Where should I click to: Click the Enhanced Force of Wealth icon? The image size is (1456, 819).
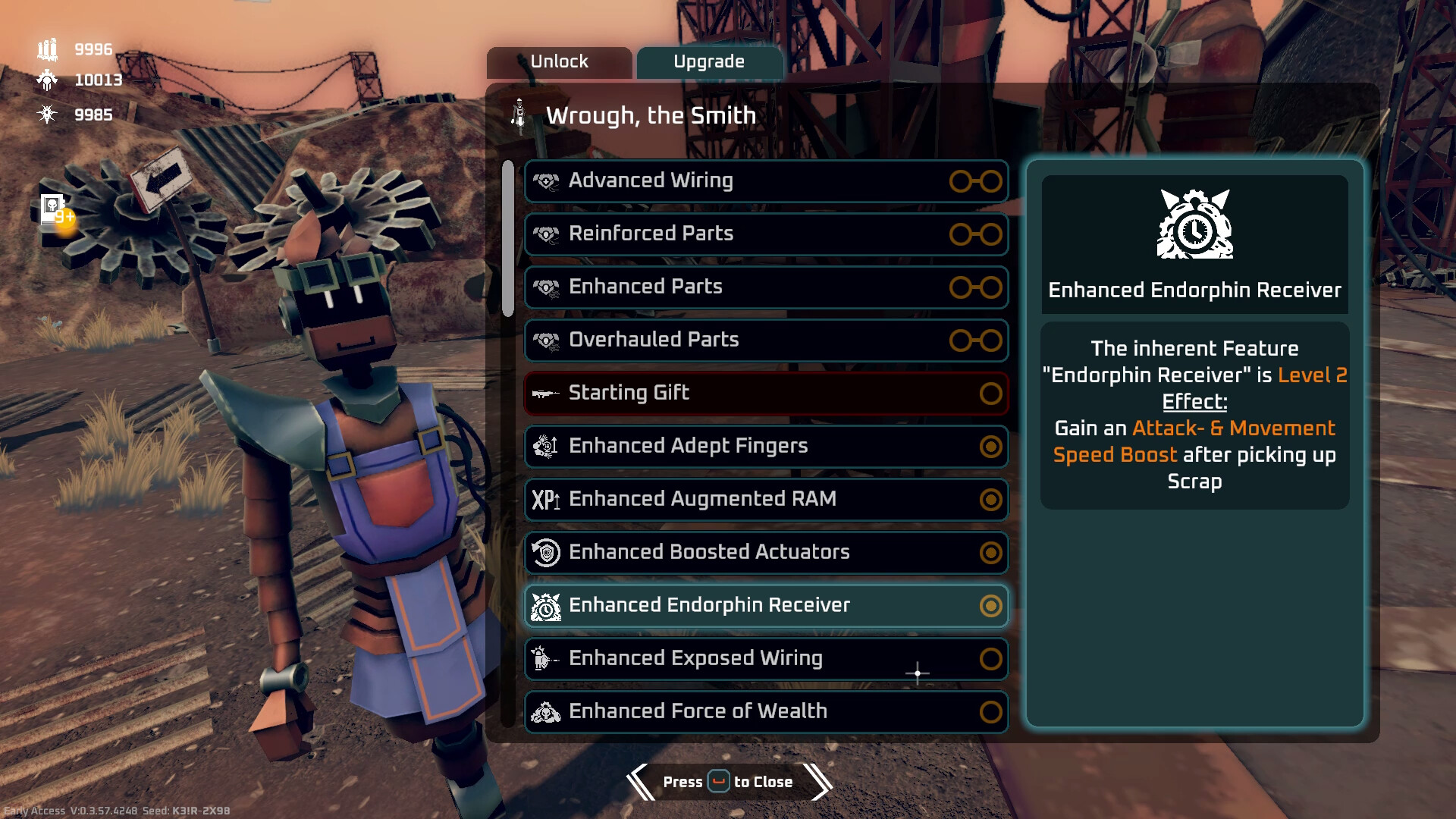(544, 711)
